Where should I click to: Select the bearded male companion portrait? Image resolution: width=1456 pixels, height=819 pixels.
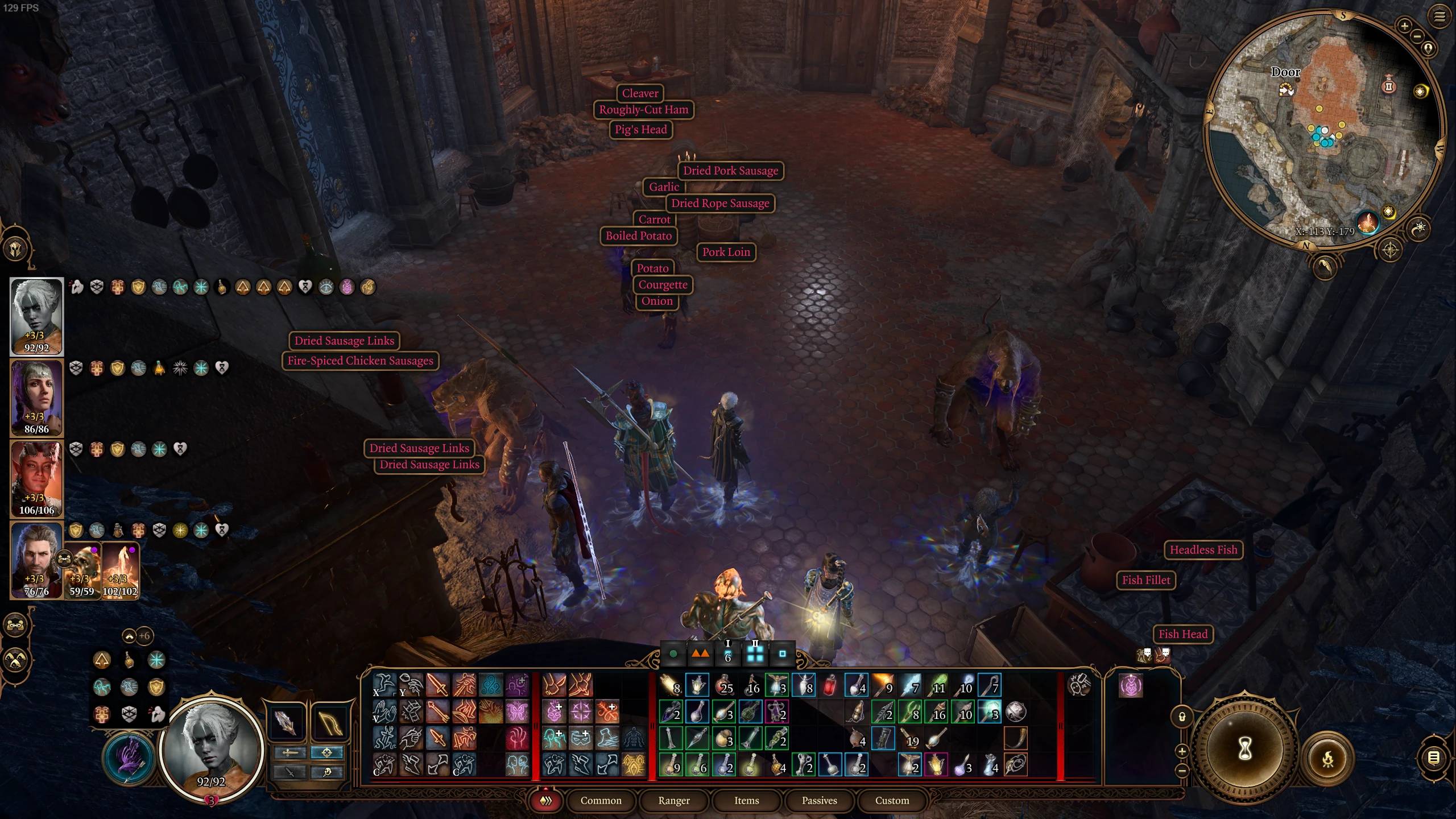pos(36,560)
